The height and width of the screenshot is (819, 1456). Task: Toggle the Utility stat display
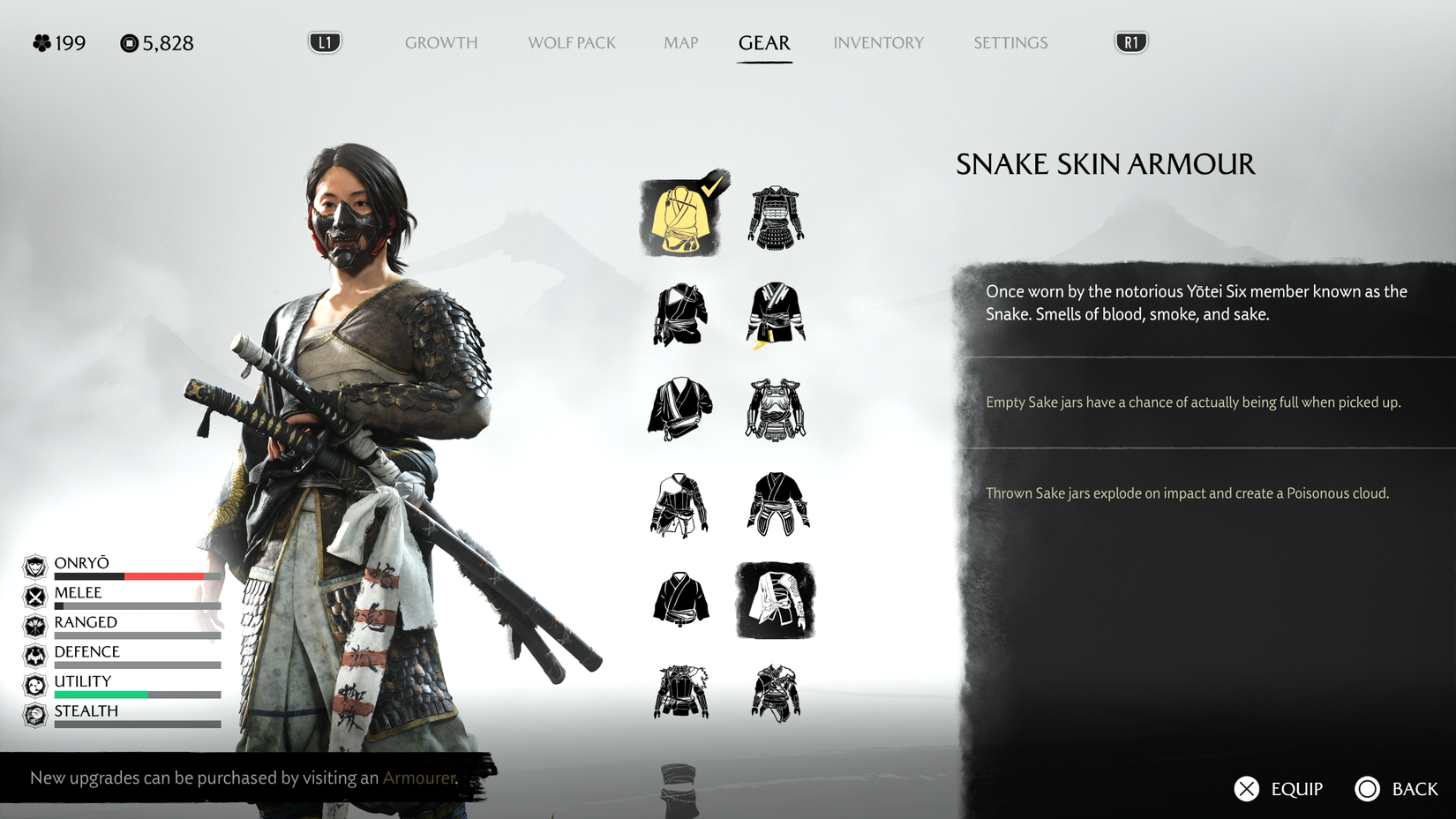click(x=34, y=683)
